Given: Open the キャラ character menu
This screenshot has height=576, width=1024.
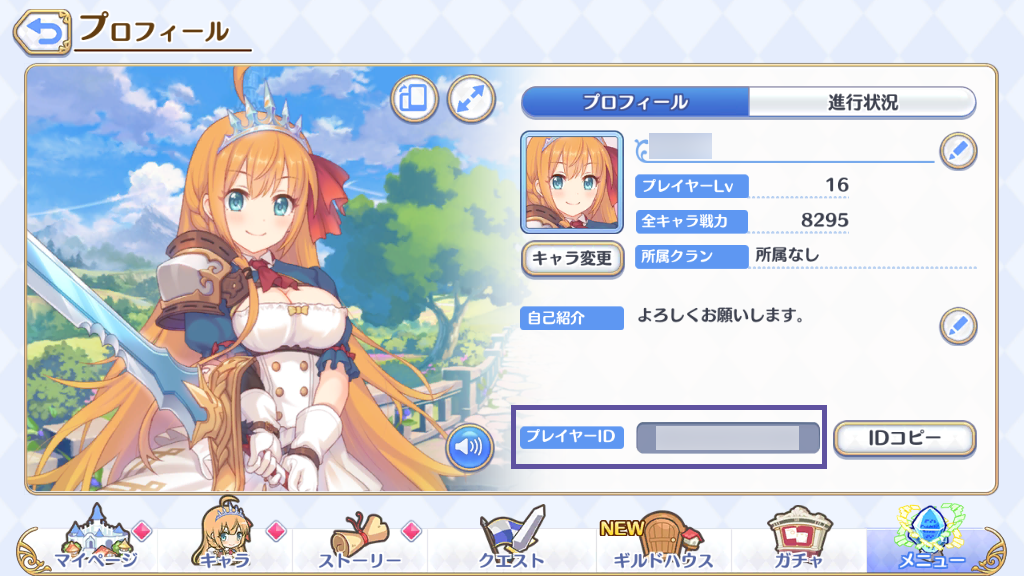Looking at the screenshot, I should pyautogui.click(x=225, y=545).
